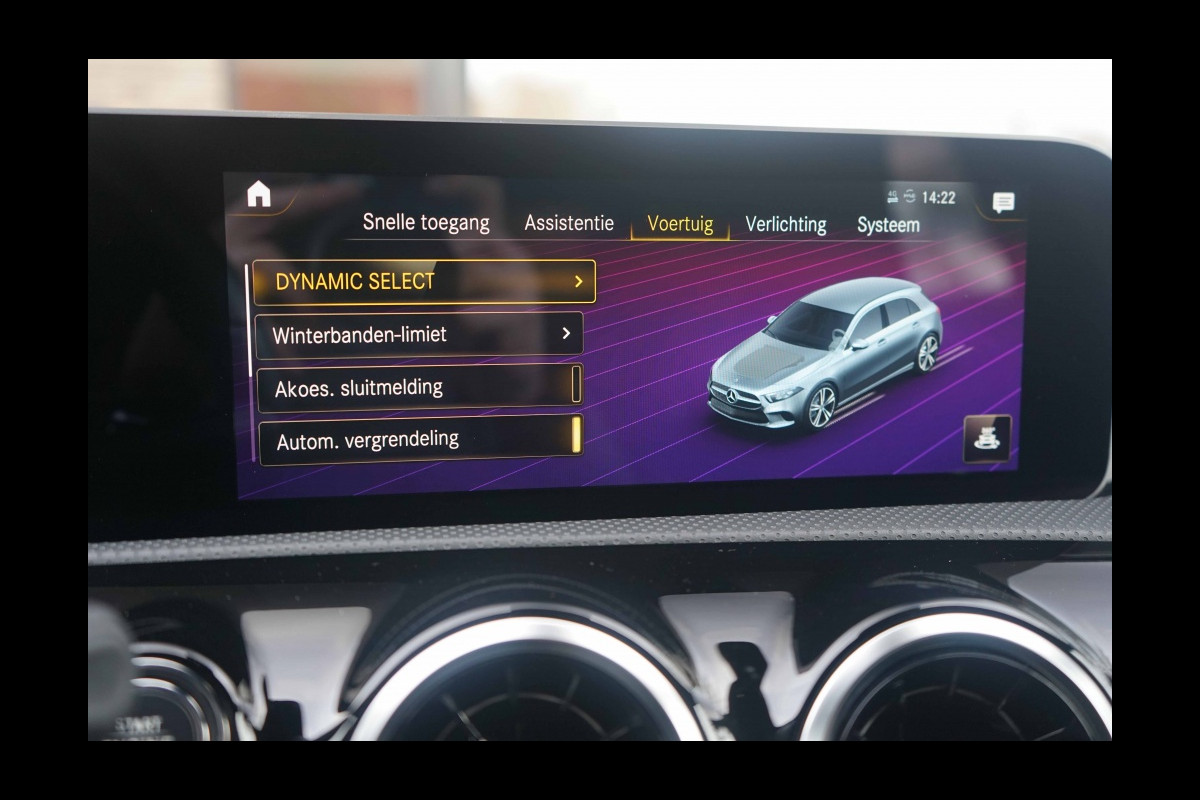Viewport: 1200px width, 800px height.
Task: Switch to the Systeem tab
Action: point(888,225)
